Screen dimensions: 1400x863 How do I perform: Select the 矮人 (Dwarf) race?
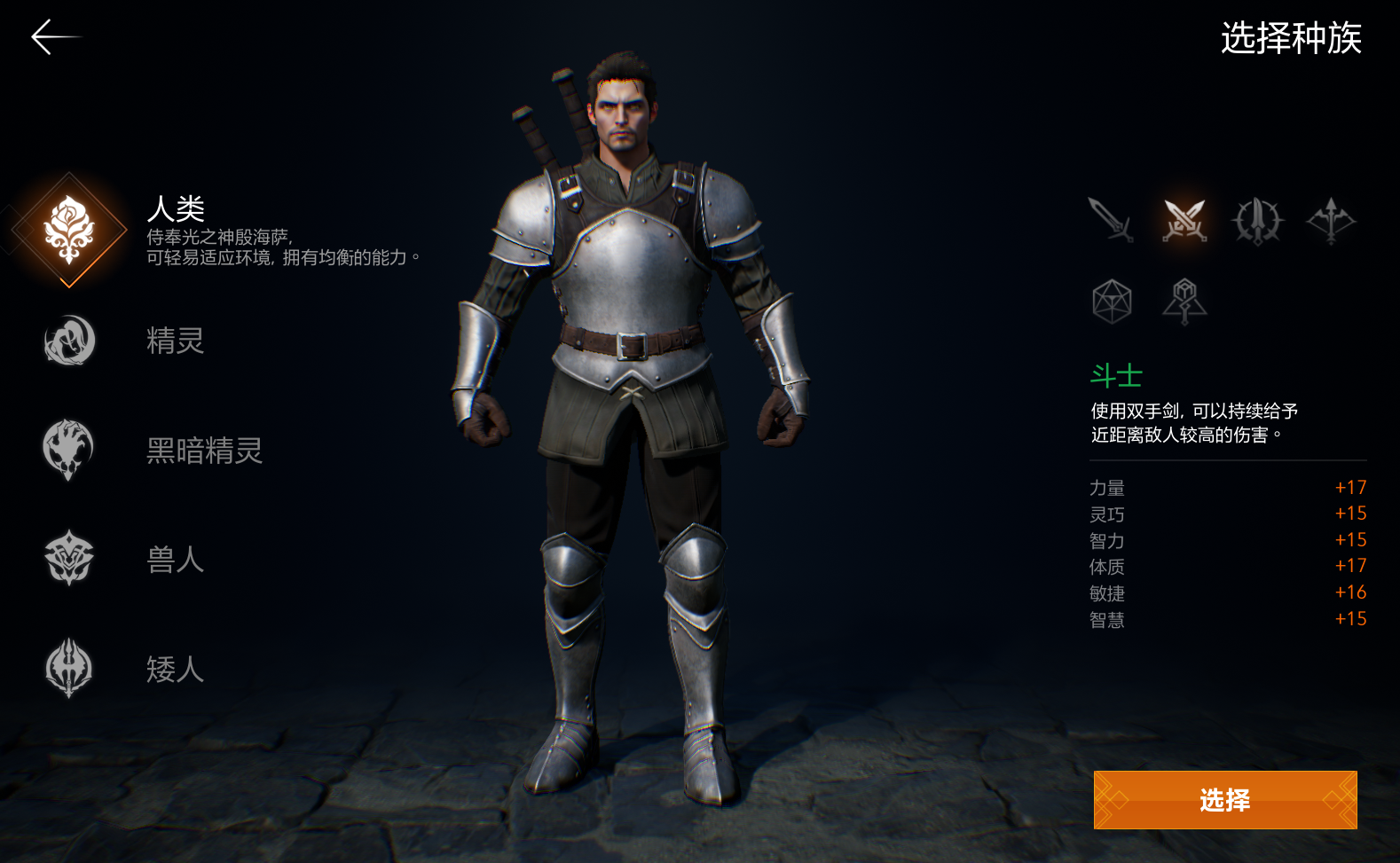pyautogui.click(x=70, y=668)
